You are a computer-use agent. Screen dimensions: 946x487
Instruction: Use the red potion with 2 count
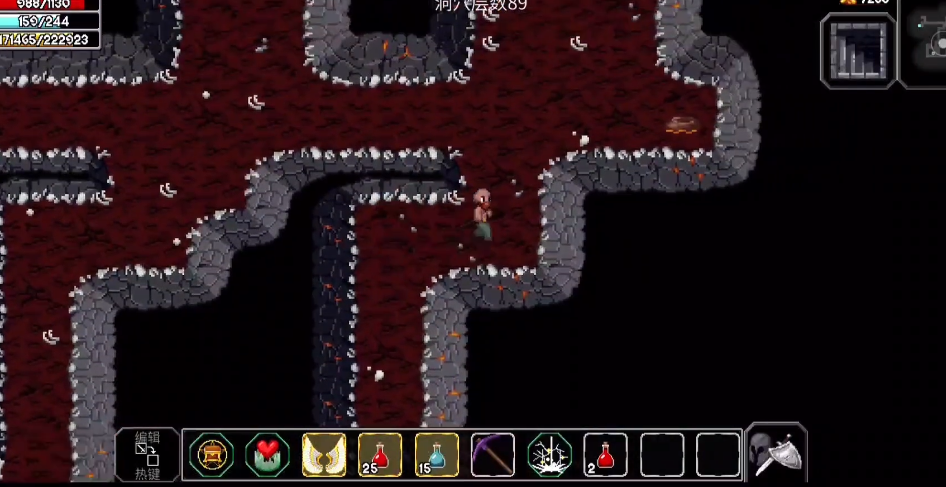(x=605, y=455)
